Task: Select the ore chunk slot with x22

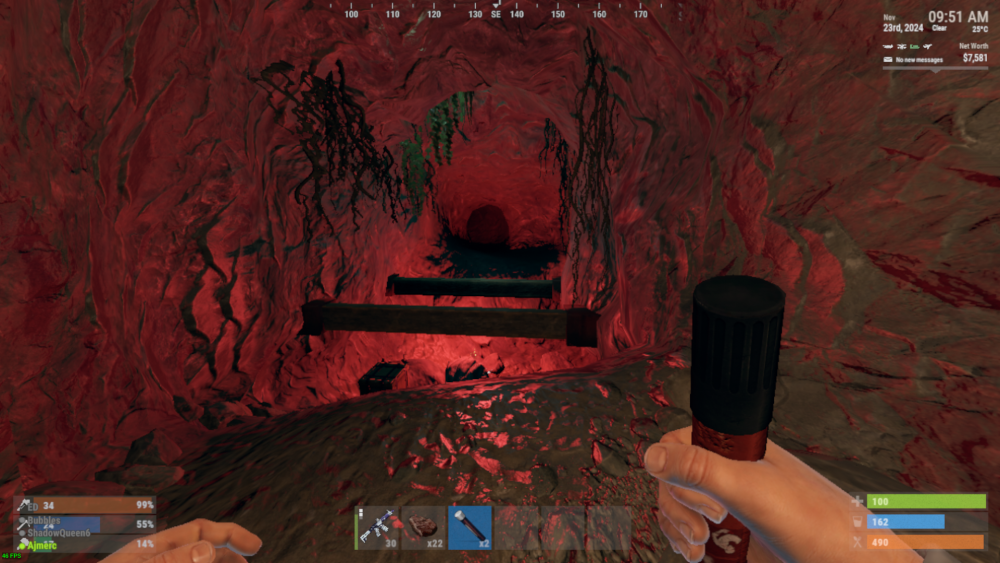Action: click(423, 527)
